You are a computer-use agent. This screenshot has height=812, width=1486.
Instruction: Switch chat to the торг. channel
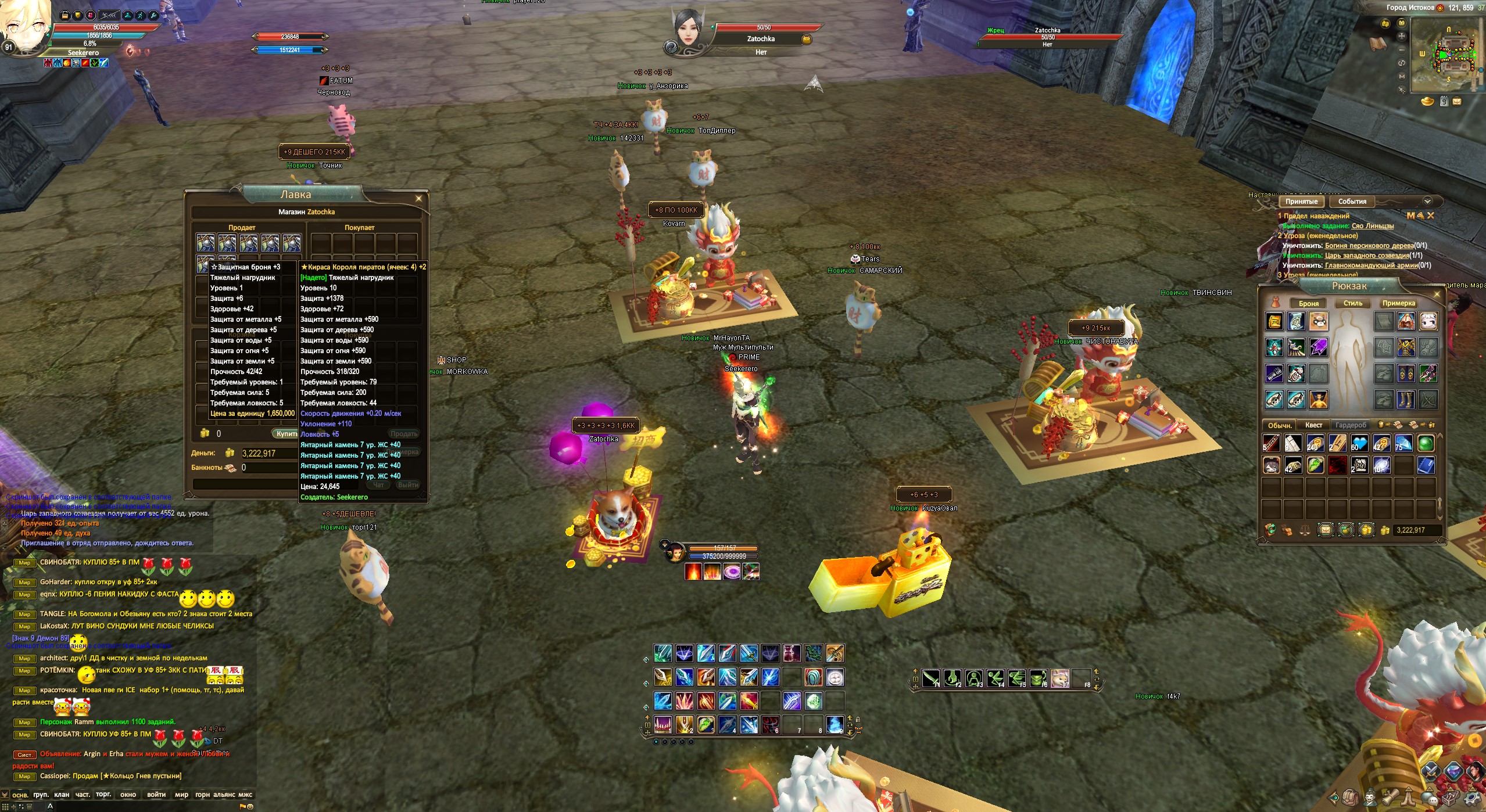103,795
